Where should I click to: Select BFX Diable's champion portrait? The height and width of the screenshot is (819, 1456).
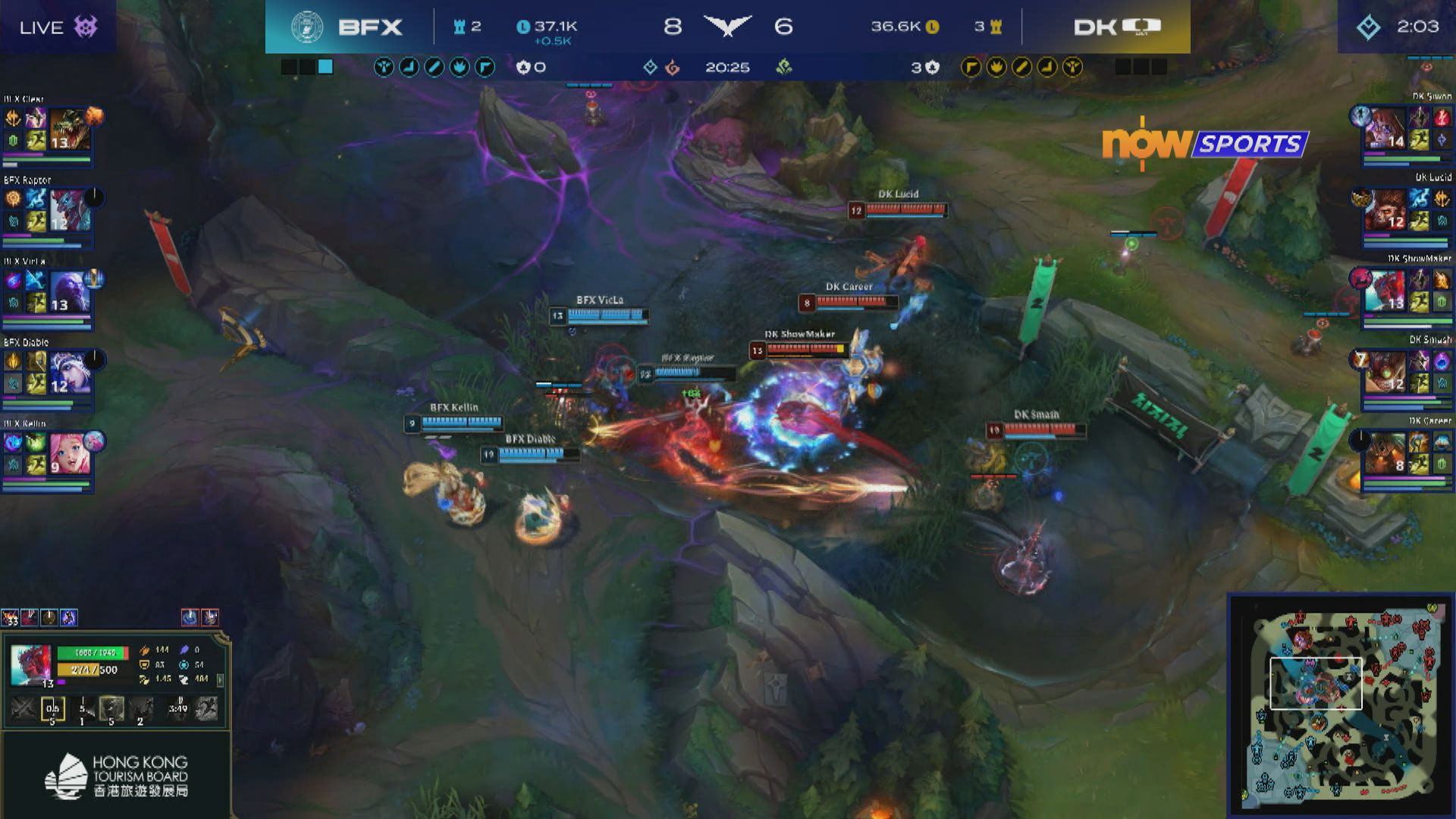(x=70, y=372)
